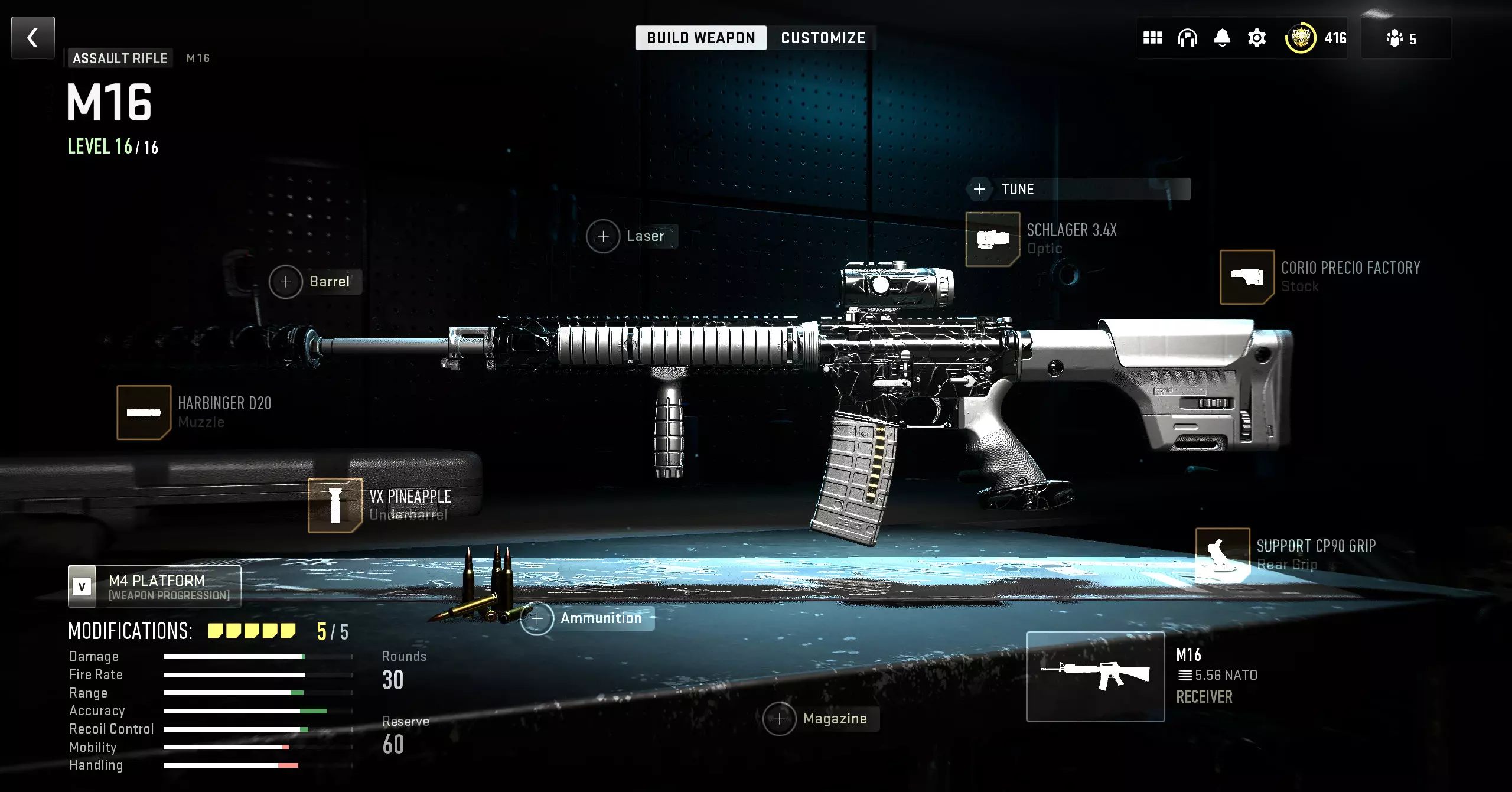1512x792 pixels.
Task: Add an Ammunition attachment
Action: coord(537,618)
